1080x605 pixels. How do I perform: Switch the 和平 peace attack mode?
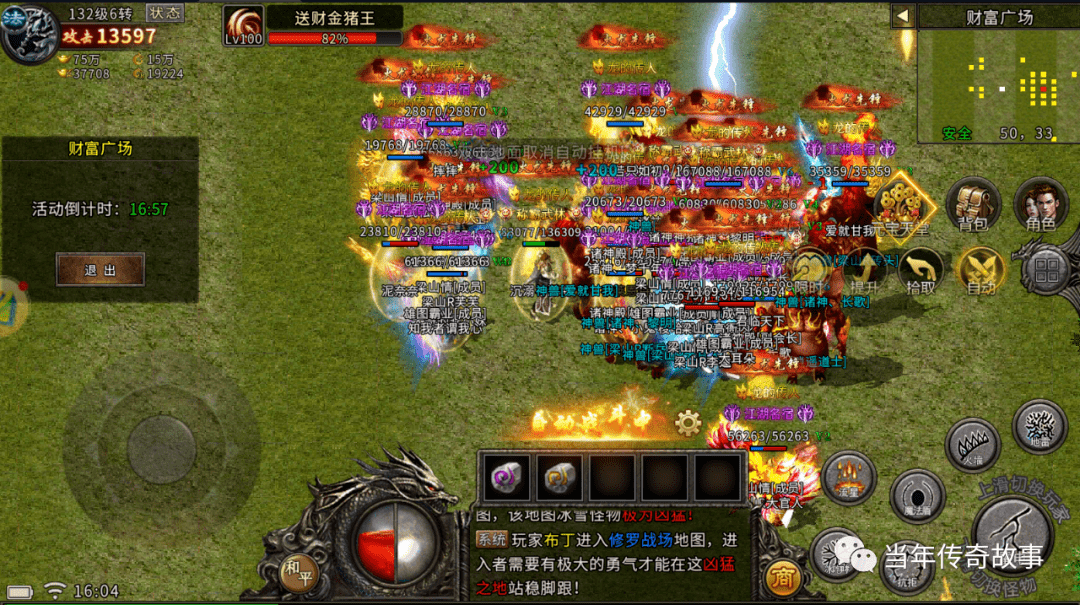click(298, 567)
